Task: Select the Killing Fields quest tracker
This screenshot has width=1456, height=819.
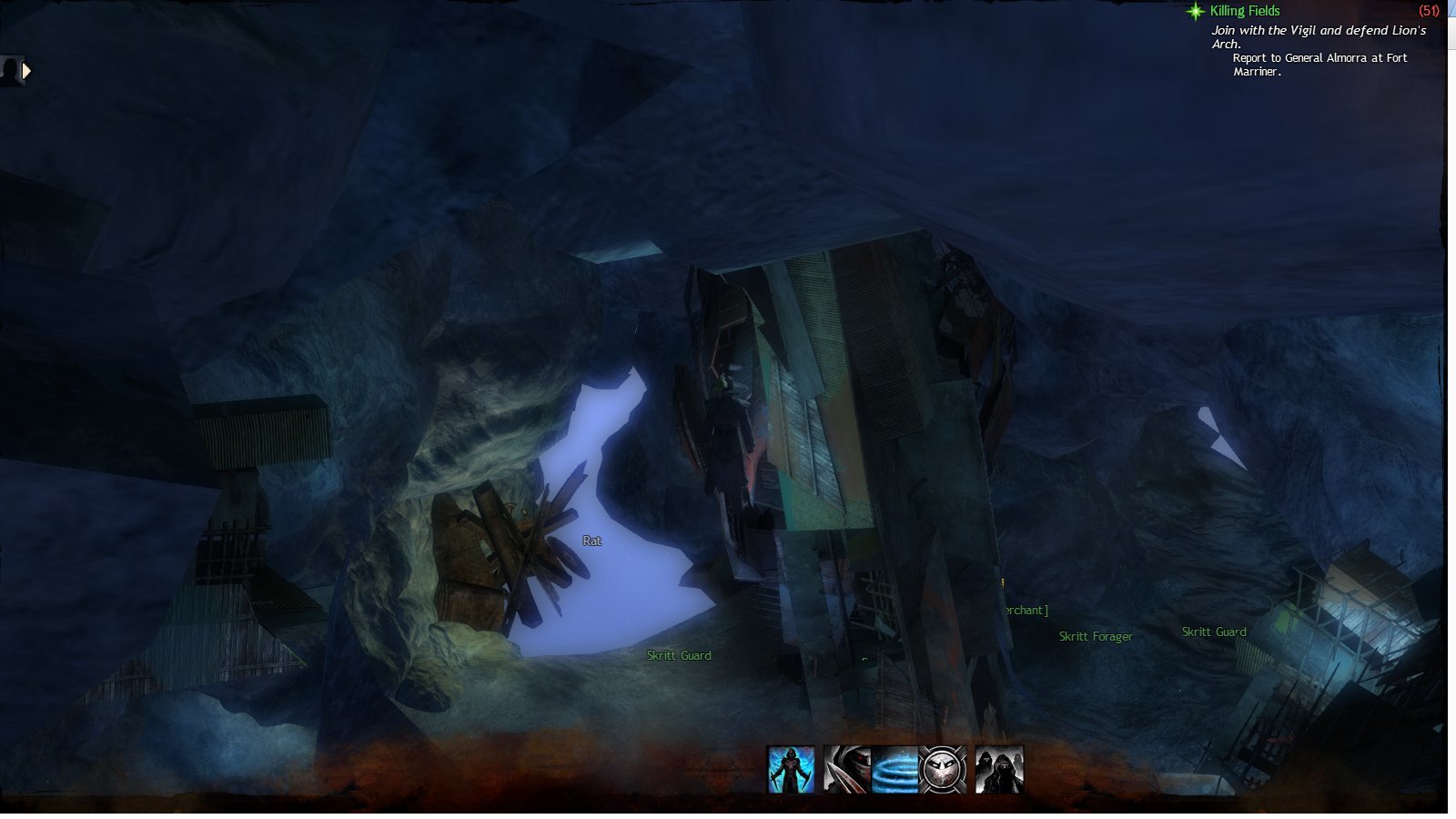Action: click(x=1245, y=11)
